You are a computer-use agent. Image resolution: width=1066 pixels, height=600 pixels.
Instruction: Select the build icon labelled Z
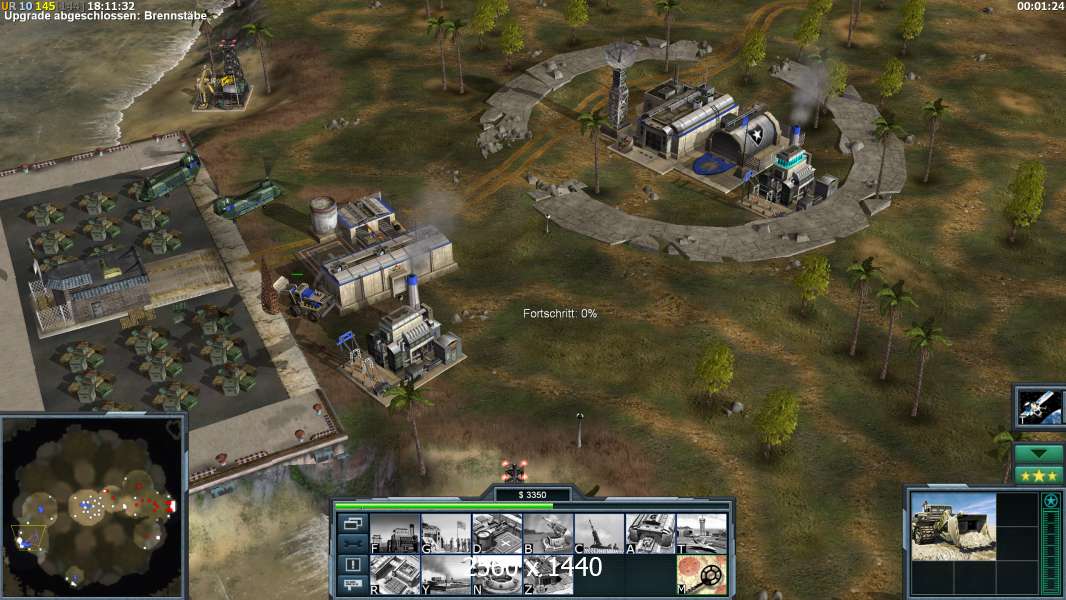[548, 574]
